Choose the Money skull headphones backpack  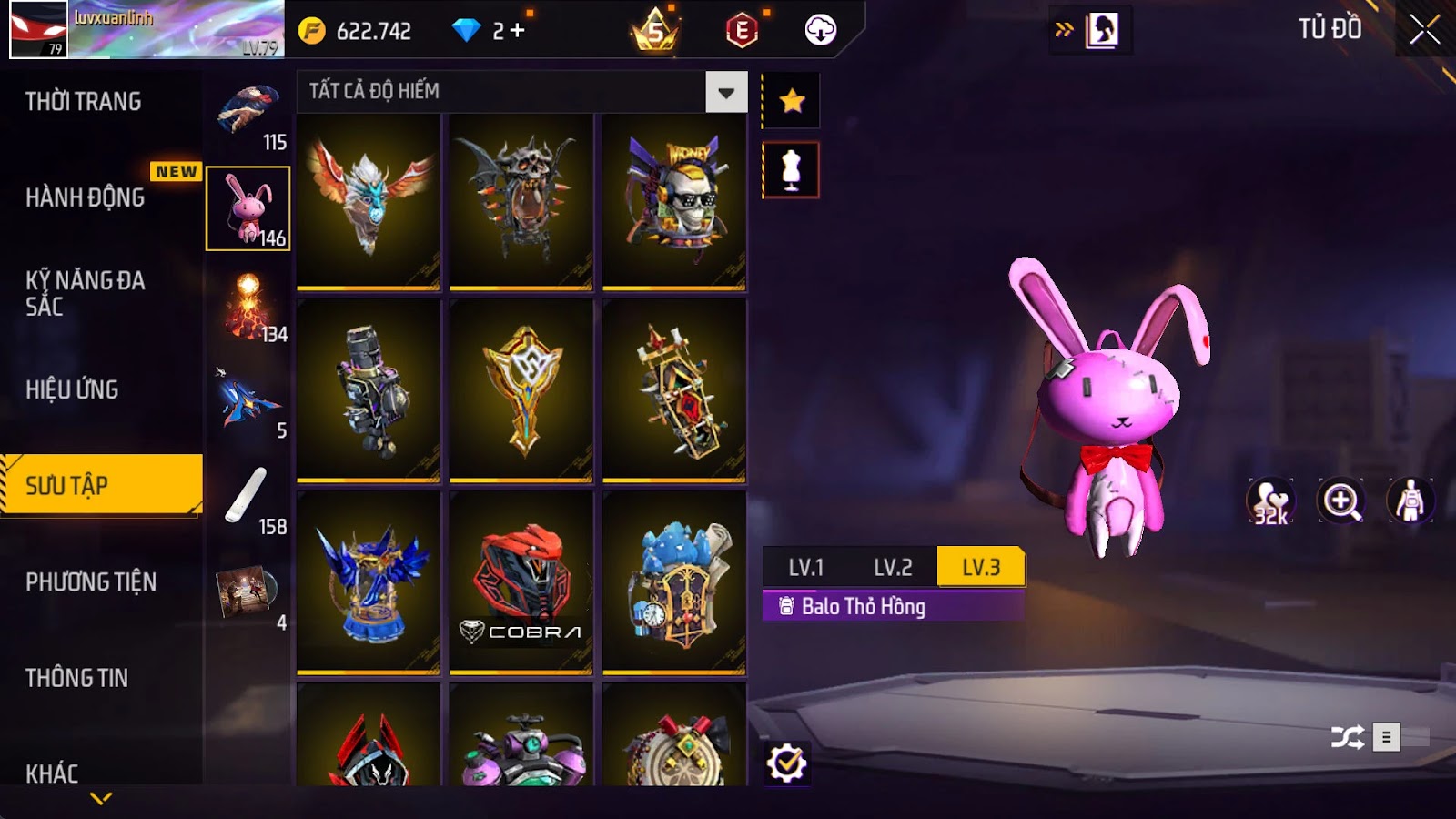point(674,200)
